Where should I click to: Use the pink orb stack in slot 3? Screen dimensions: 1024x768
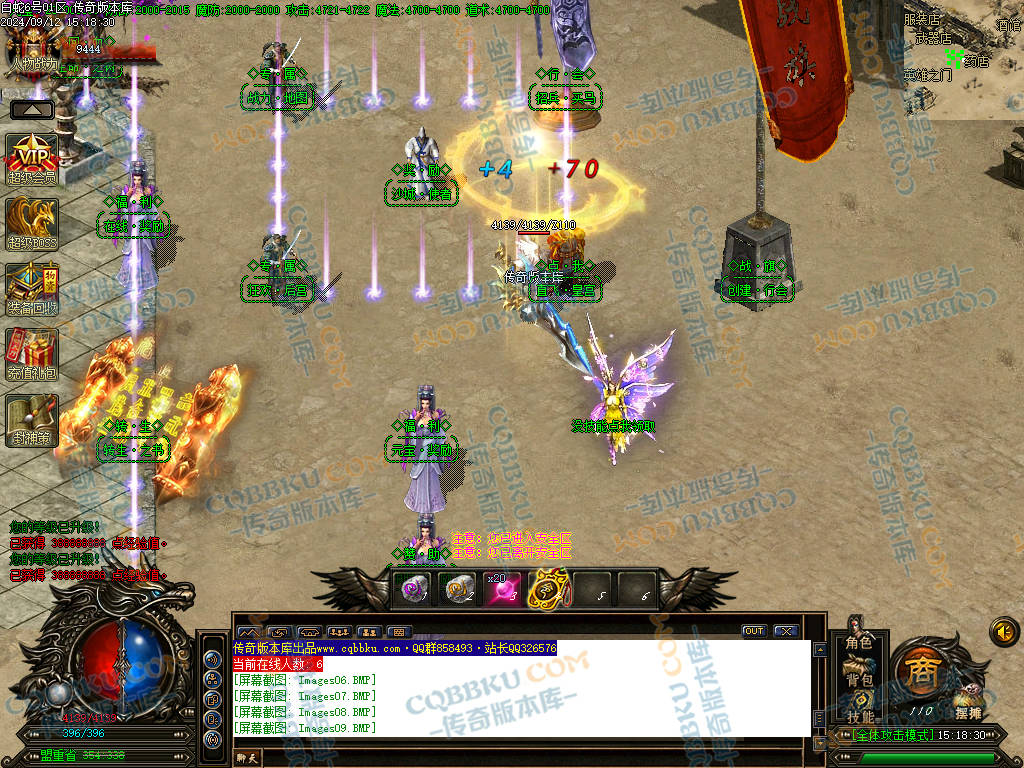[503, 589]
